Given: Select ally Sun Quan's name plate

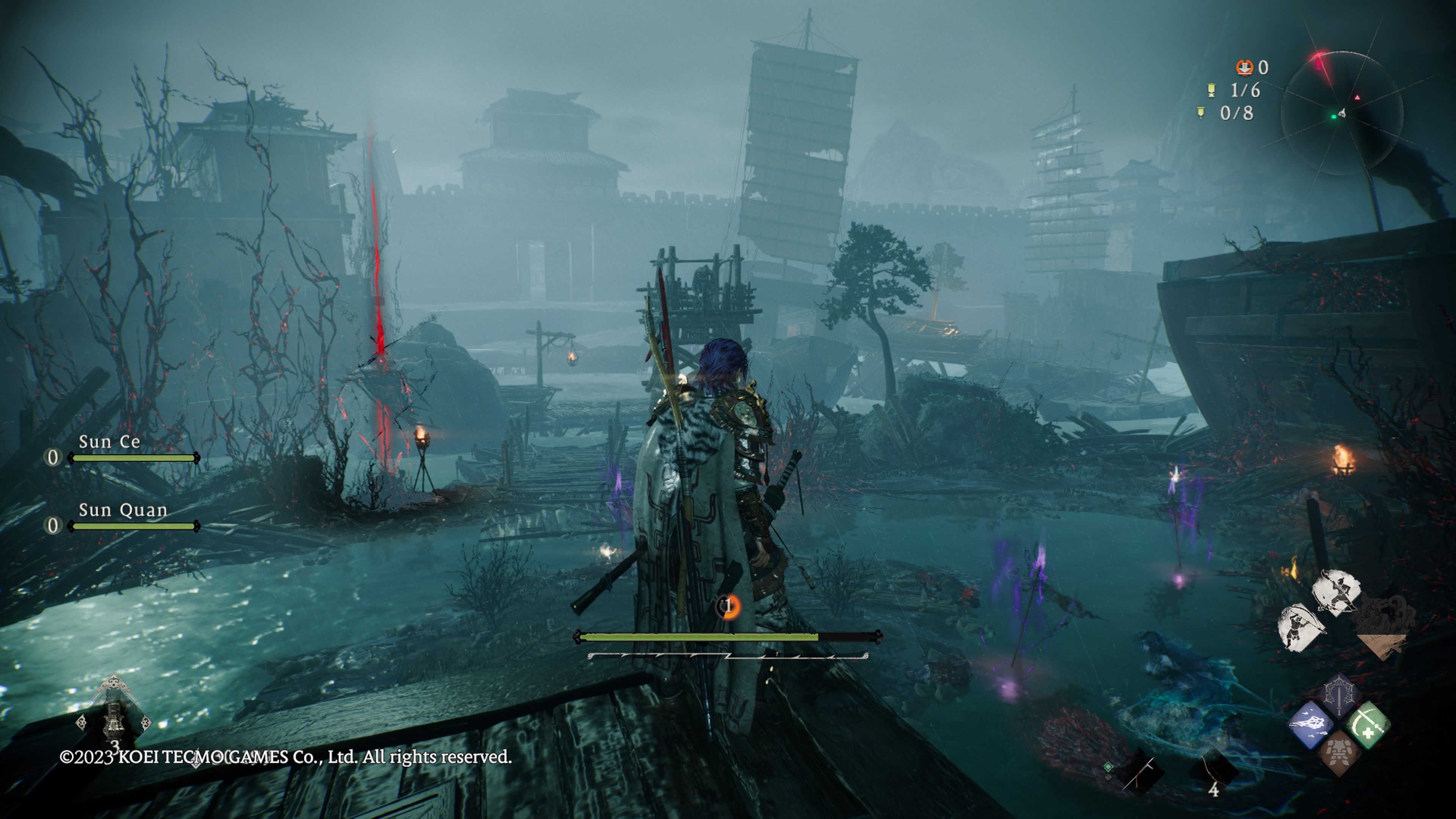Looking at the screenshot, I should 122,510.
